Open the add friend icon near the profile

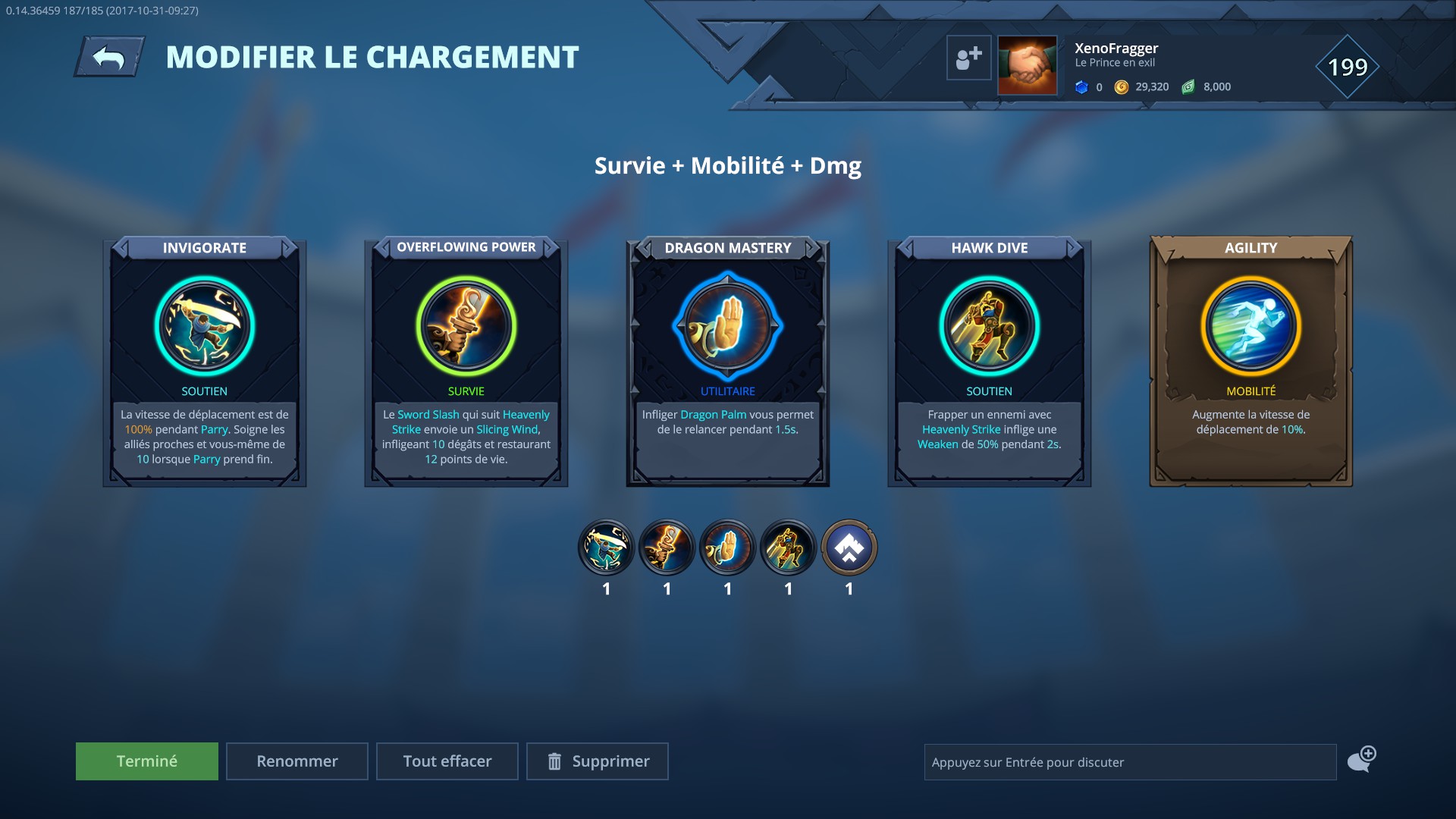tap(968, 57)
